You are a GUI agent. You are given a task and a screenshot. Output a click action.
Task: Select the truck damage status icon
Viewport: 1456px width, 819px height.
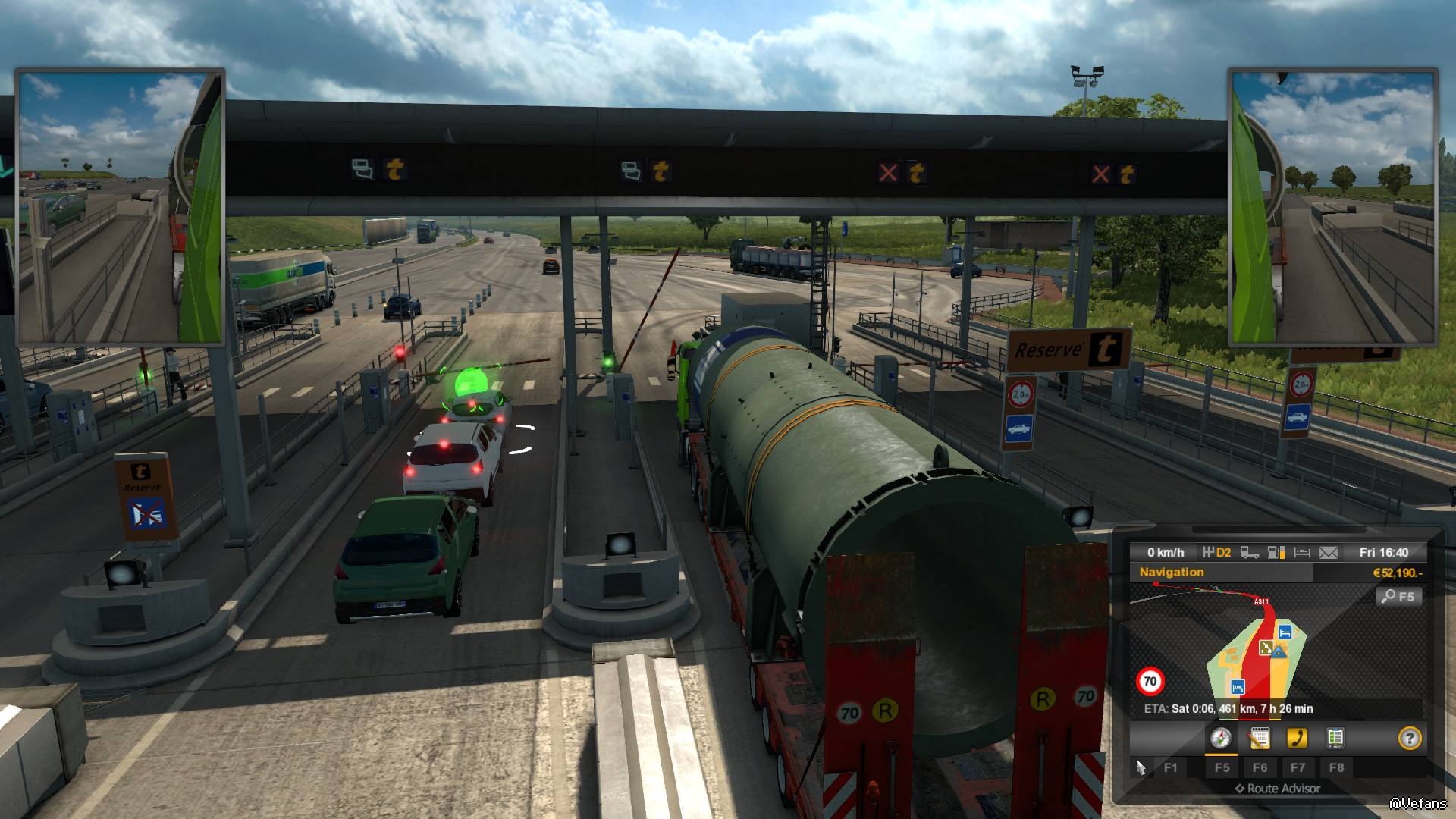[1250, 553]
